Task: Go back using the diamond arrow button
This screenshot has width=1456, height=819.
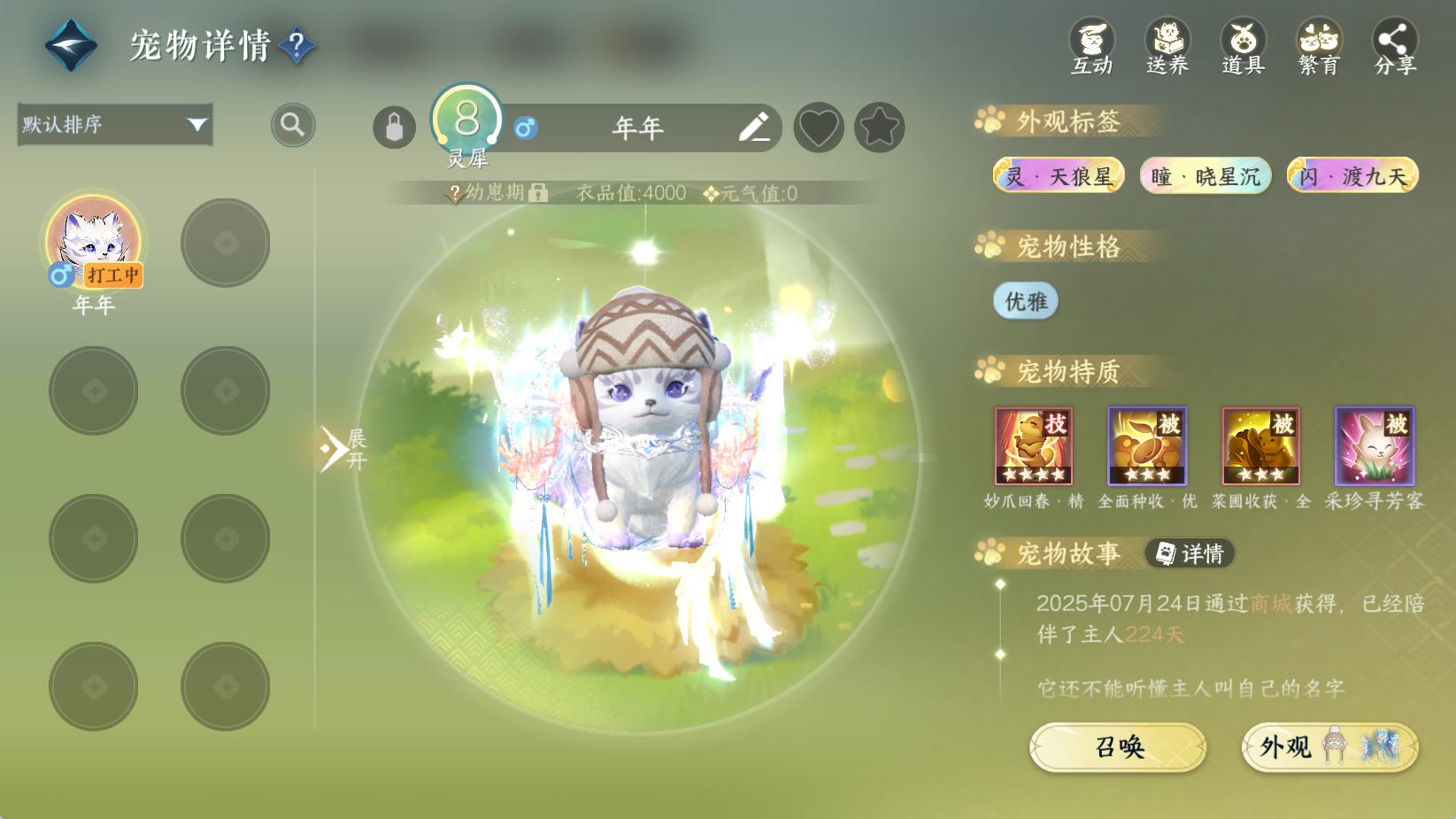Action: [71, 45]
